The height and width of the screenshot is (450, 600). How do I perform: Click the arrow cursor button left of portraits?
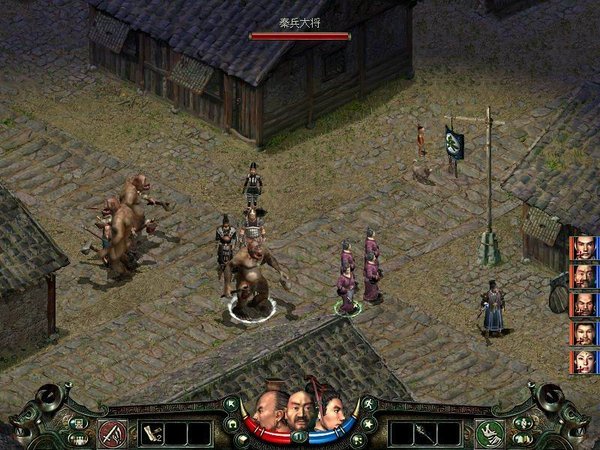(x=231, y=405)
